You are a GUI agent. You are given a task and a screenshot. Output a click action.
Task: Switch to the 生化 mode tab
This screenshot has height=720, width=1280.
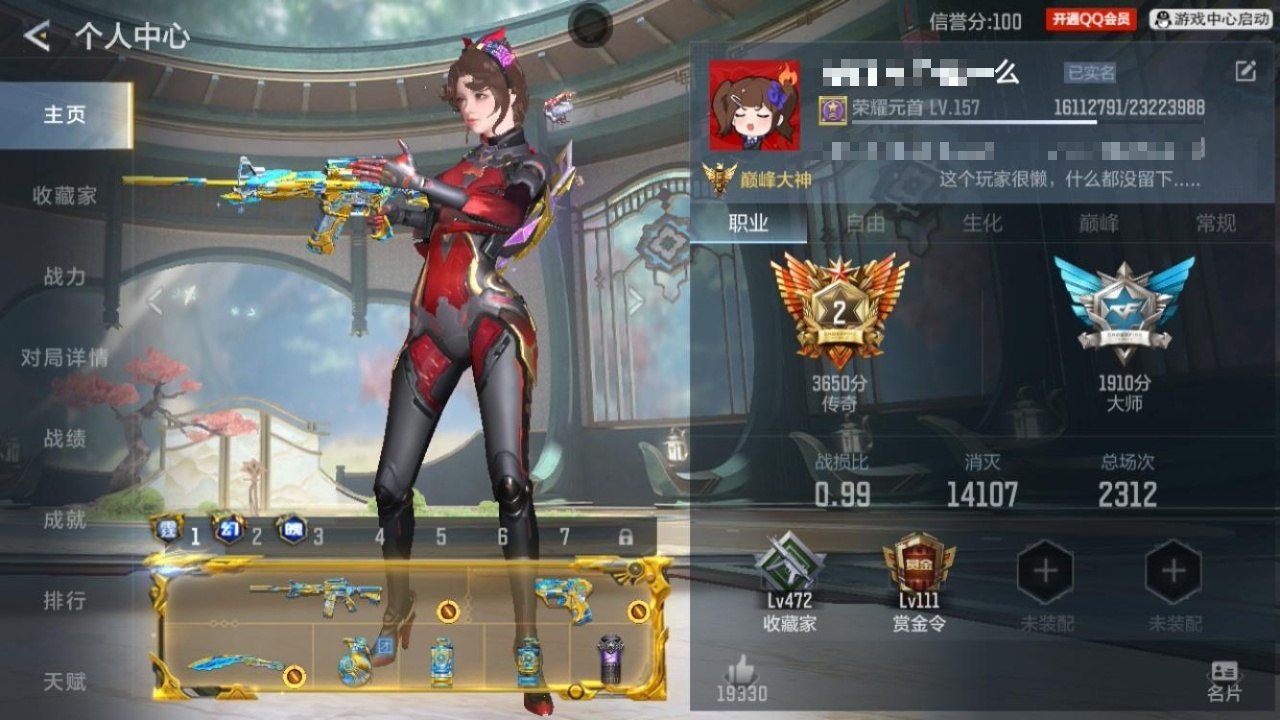pyautogui.click(x=981, y=223)
